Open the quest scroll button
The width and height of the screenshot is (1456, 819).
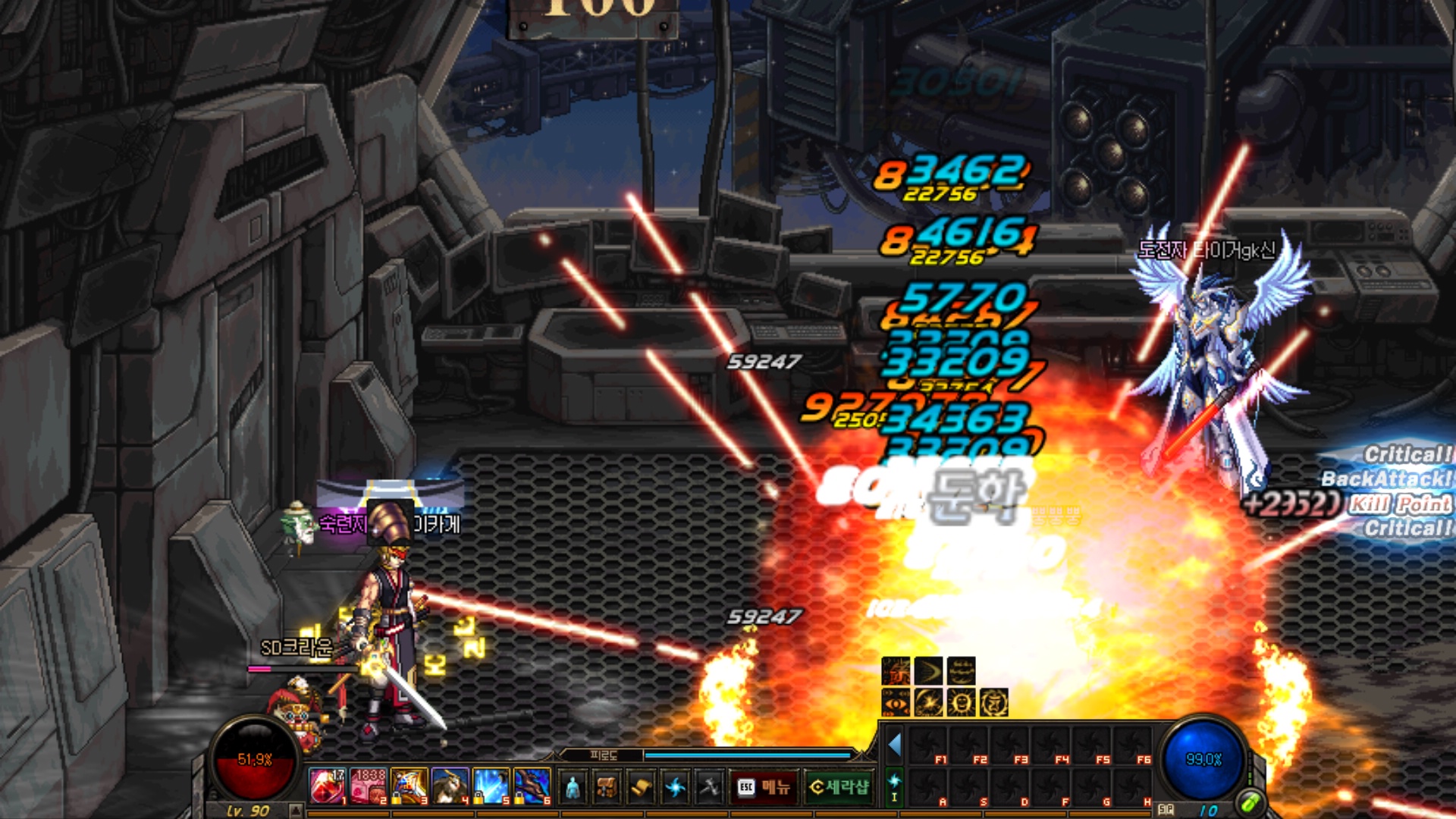tap(641, 788)
